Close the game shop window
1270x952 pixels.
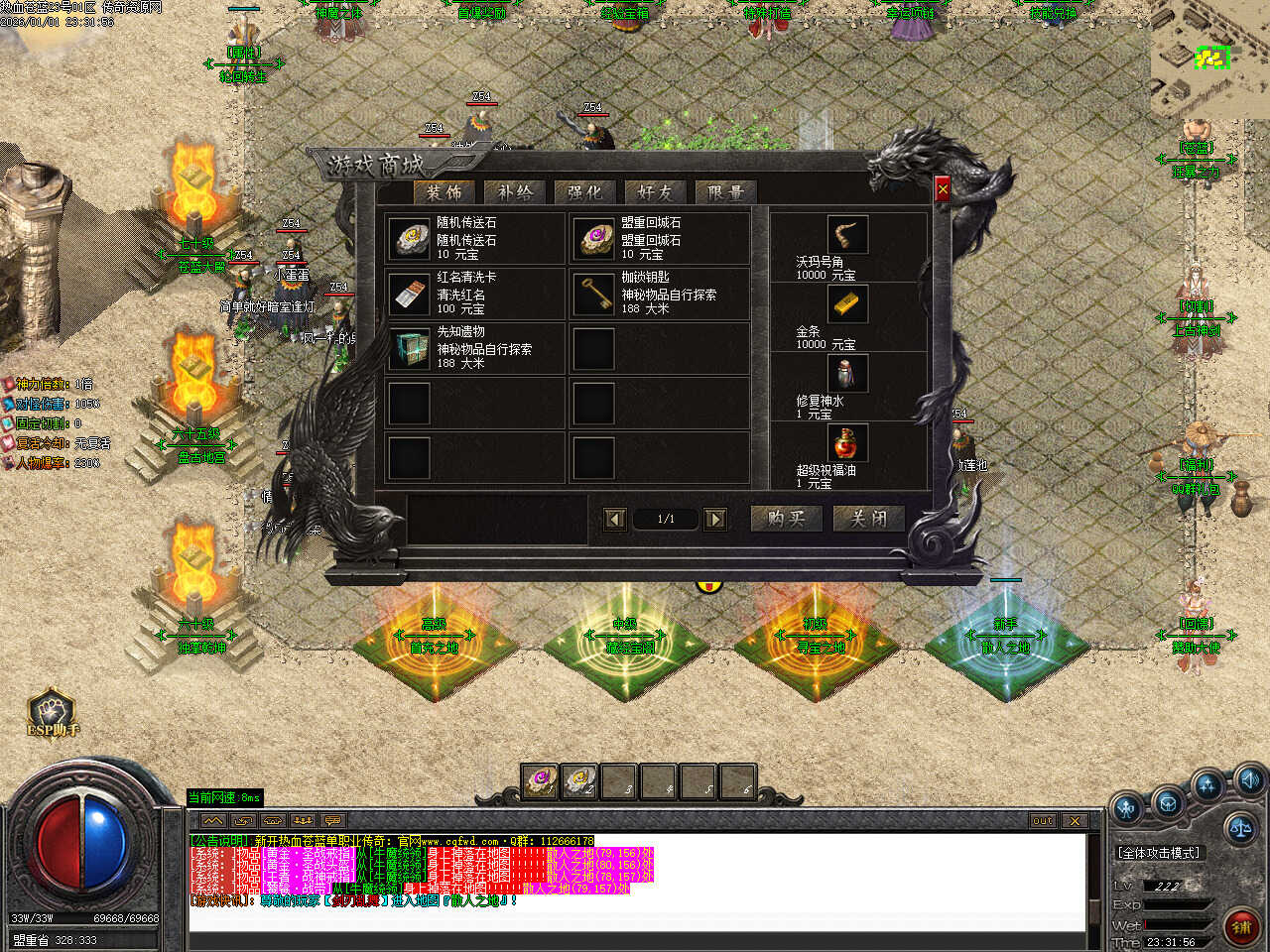coord(943,188)
